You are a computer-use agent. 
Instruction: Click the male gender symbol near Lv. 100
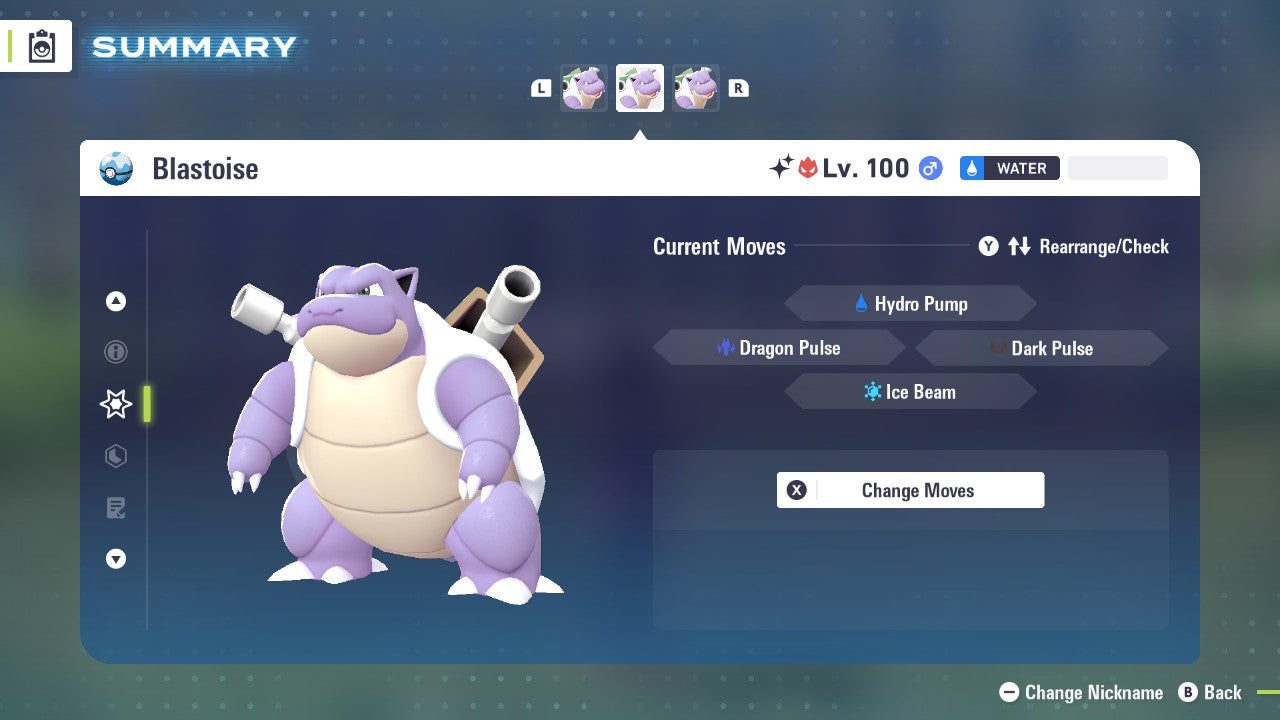click(929, 168)
